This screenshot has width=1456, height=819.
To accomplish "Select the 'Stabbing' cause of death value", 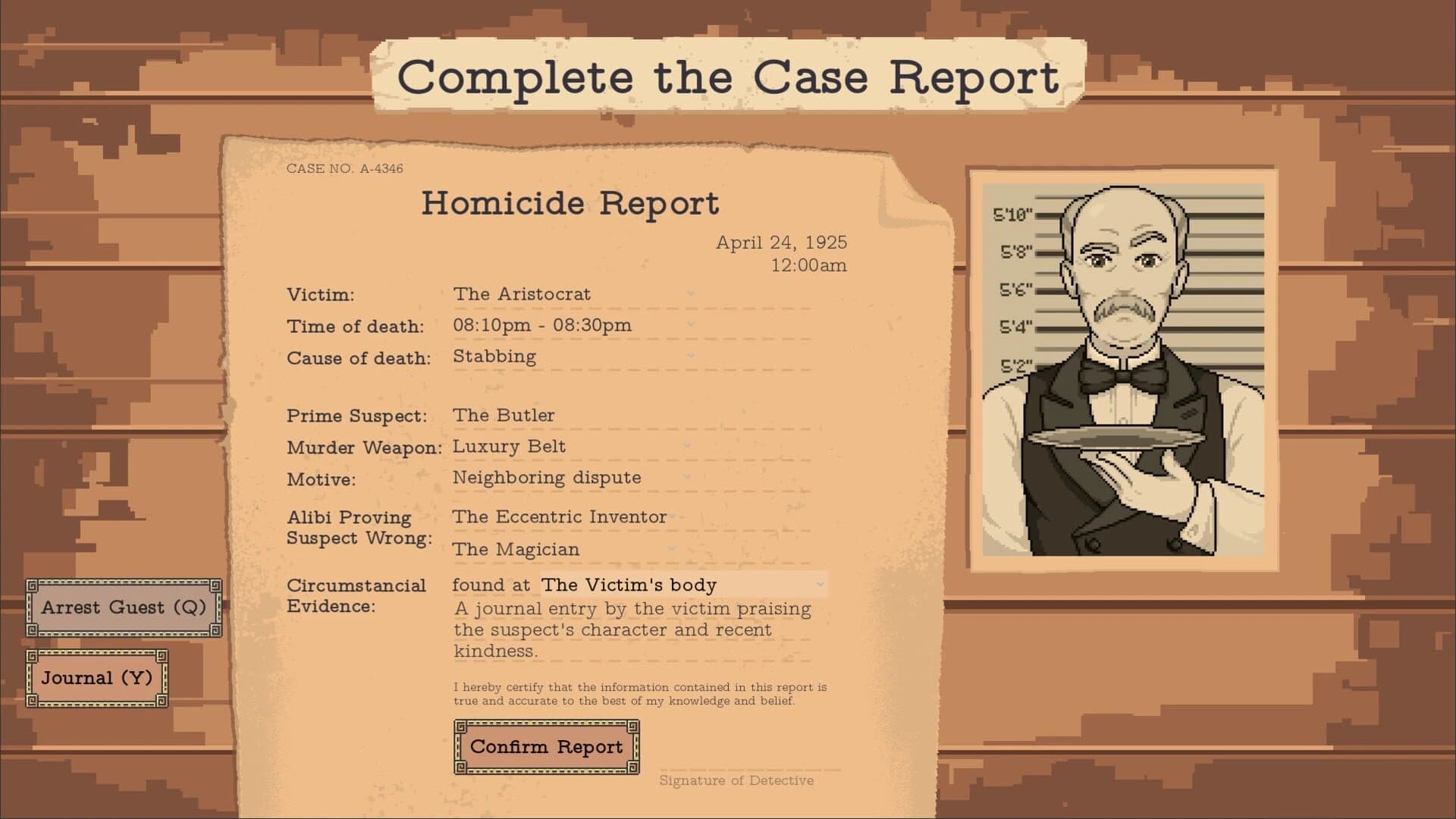I will point(494,356).
